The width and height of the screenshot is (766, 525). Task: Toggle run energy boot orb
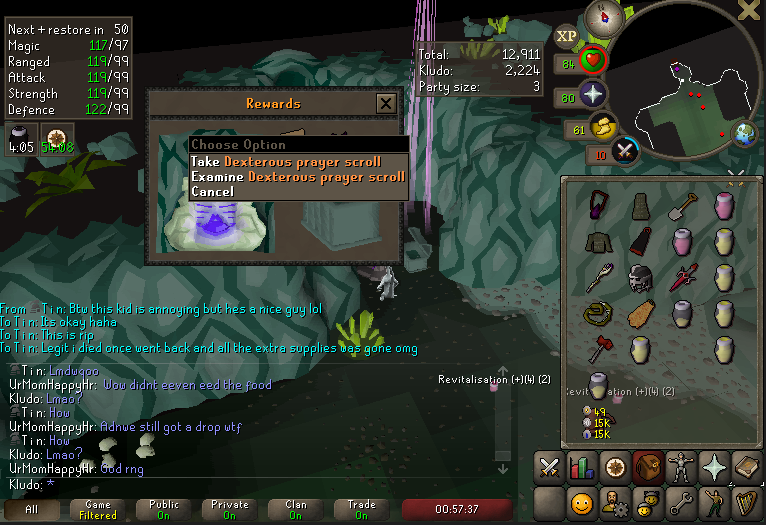(x=602, y=128)
